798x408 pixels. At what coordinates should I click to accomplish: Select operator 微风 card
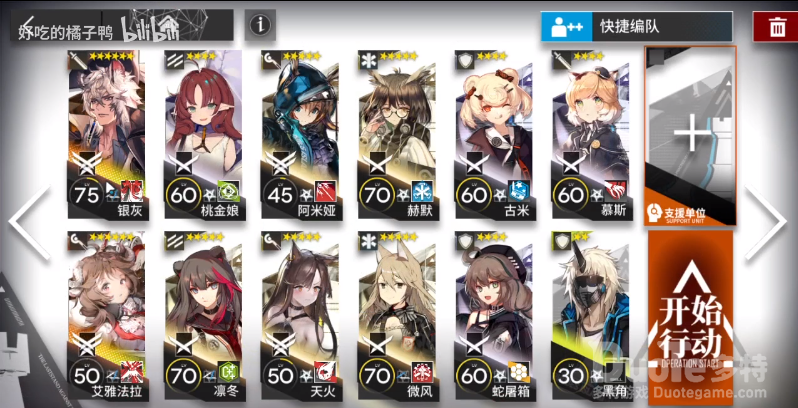coord(396,310)
